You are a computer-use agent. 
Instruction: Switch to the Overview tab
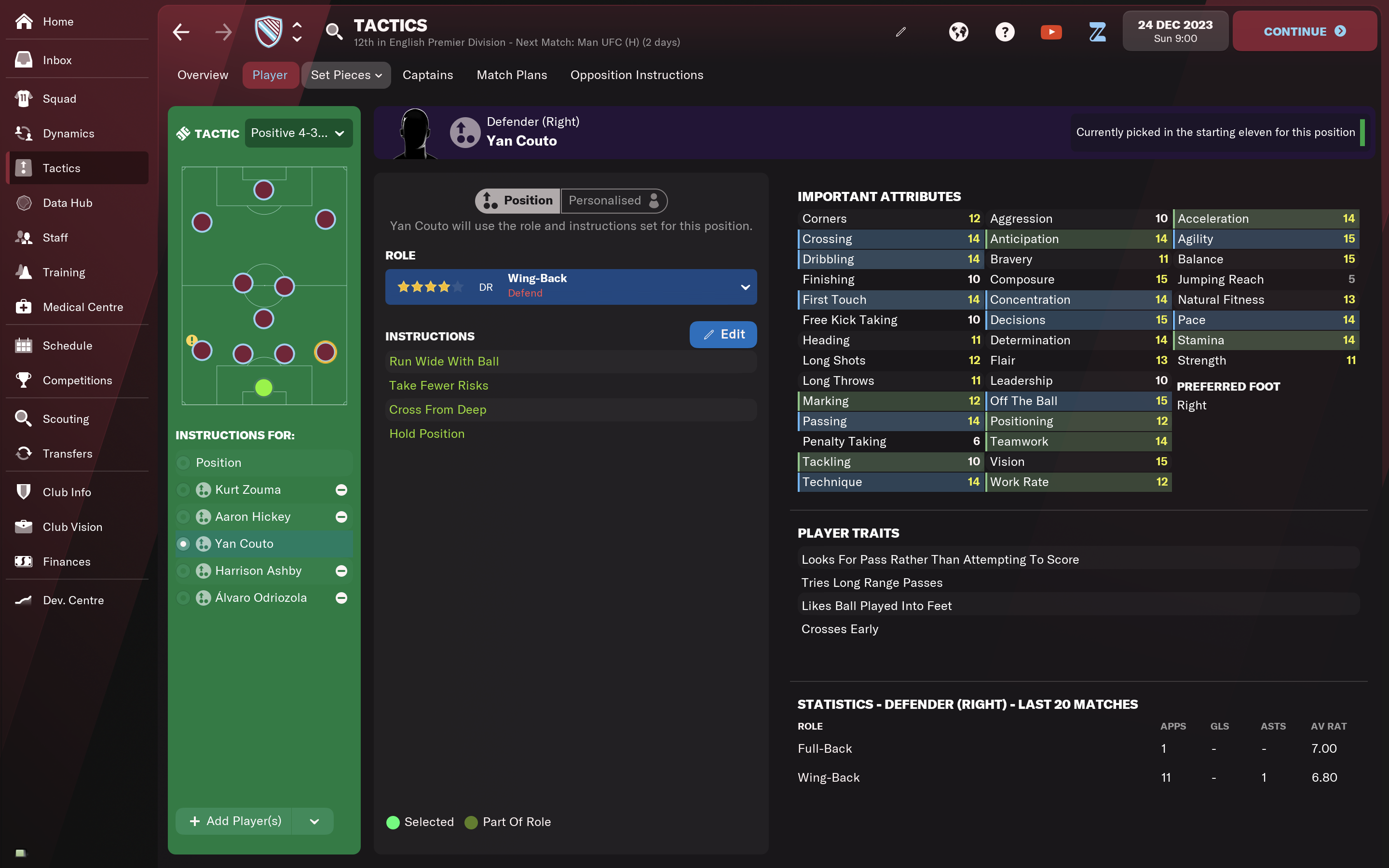[x=203, y=75]
